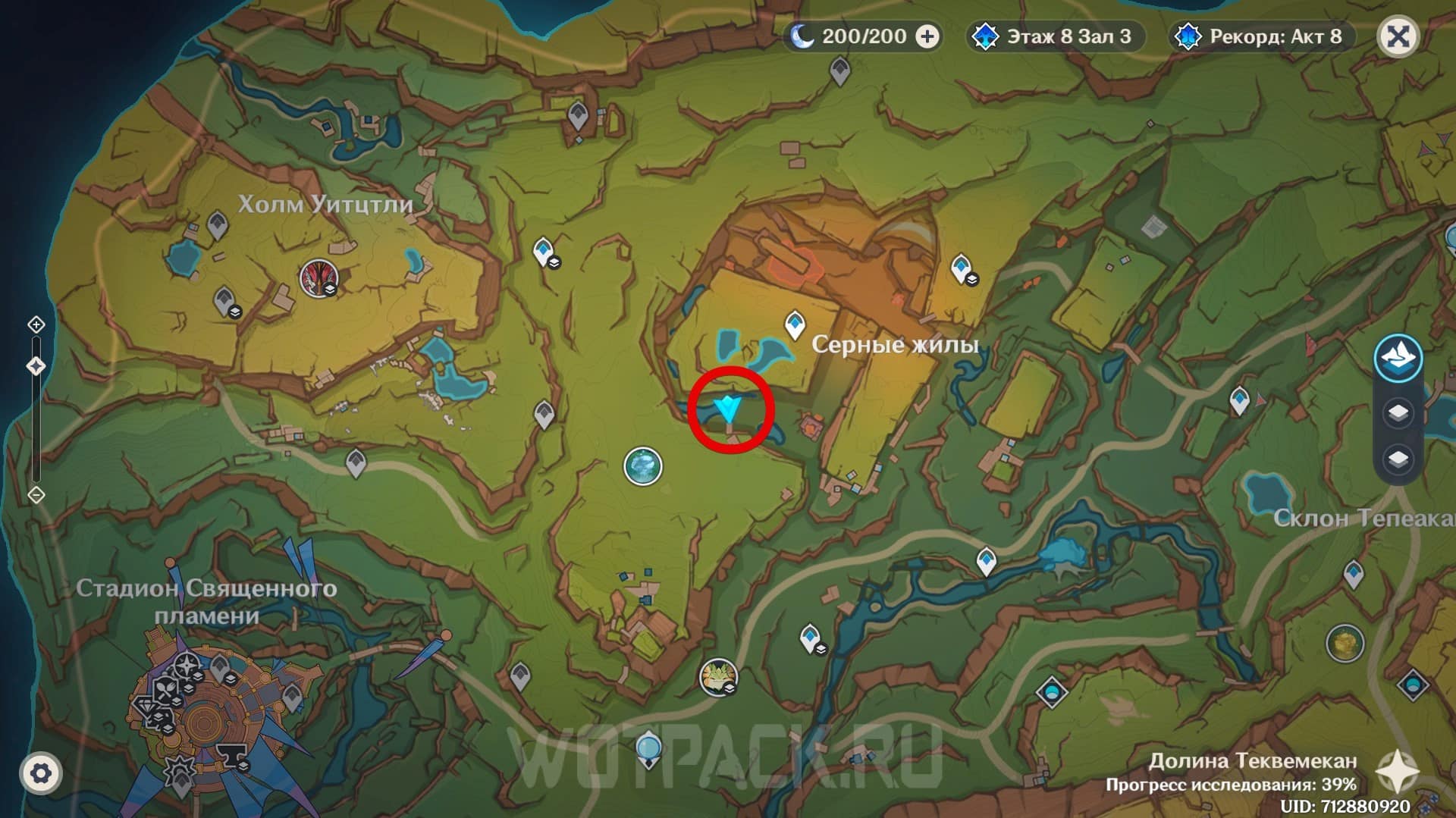The height and width of the screenshot is (818, 1456).
Task: Select the round golden marker on the right
Action: pyautogui.click(x=1345, y=643)
